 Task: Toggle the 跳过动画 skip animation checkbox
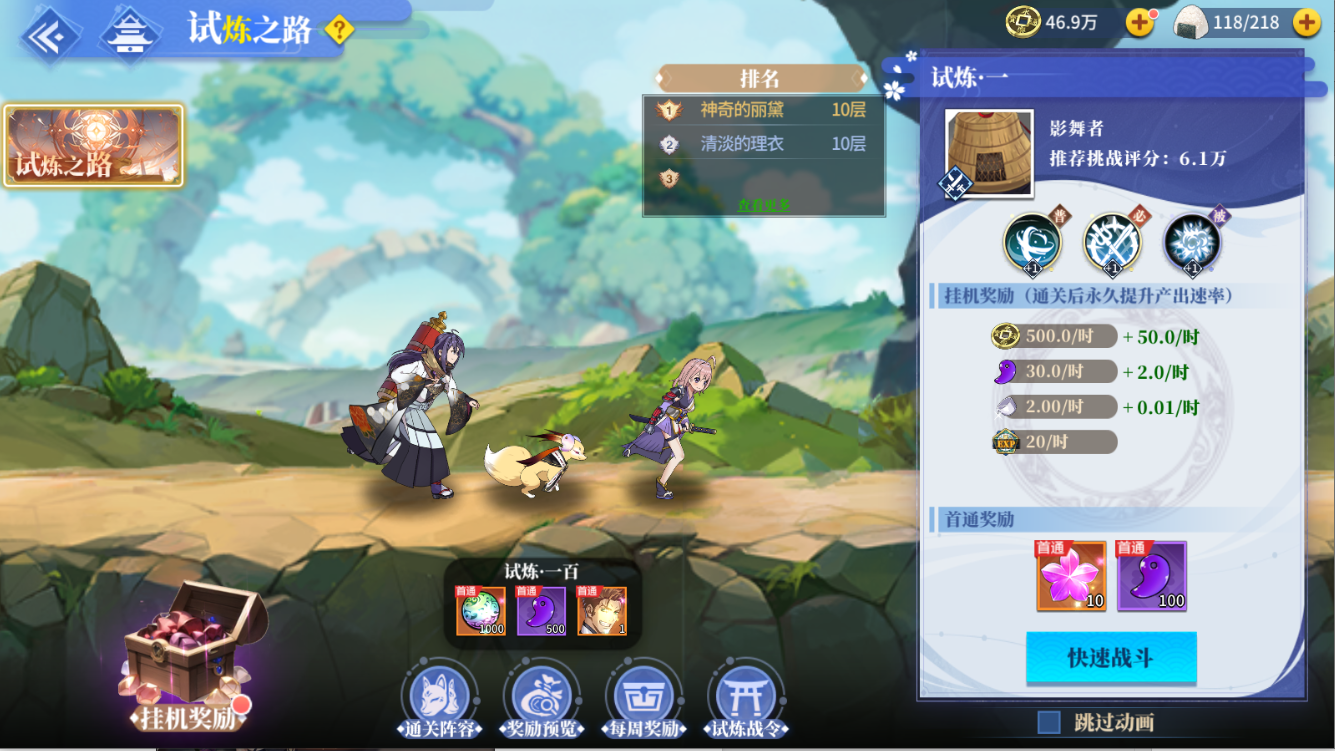pyautogui.click(x=1049, y=722)
